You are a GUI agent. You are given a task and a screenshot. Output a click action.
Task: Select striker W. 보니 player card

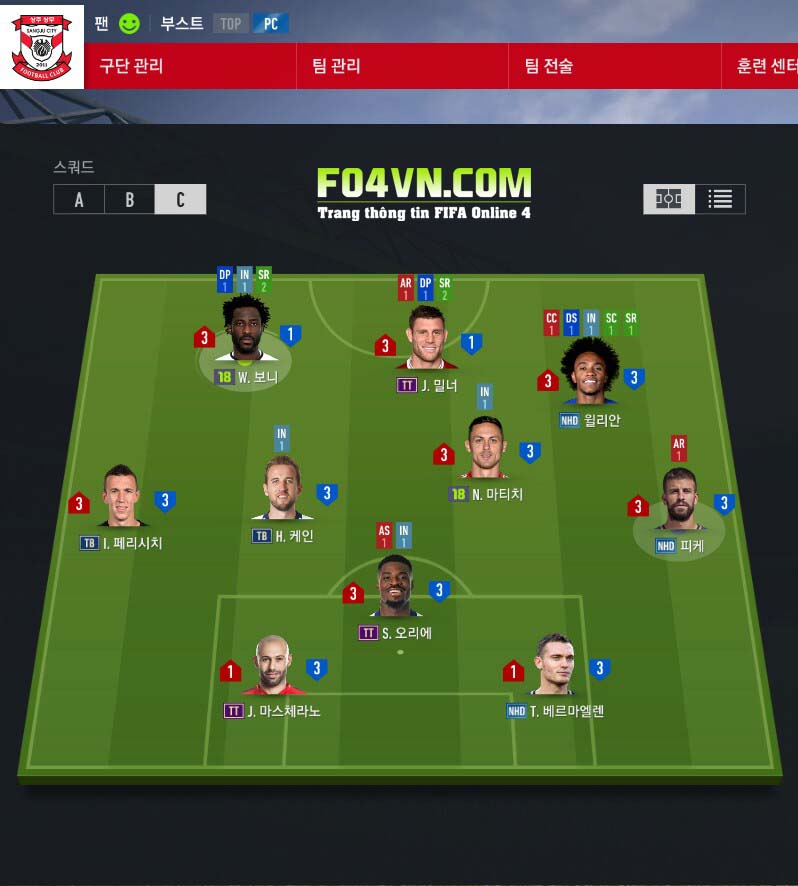pyautogui.click(x=246, y=332)
